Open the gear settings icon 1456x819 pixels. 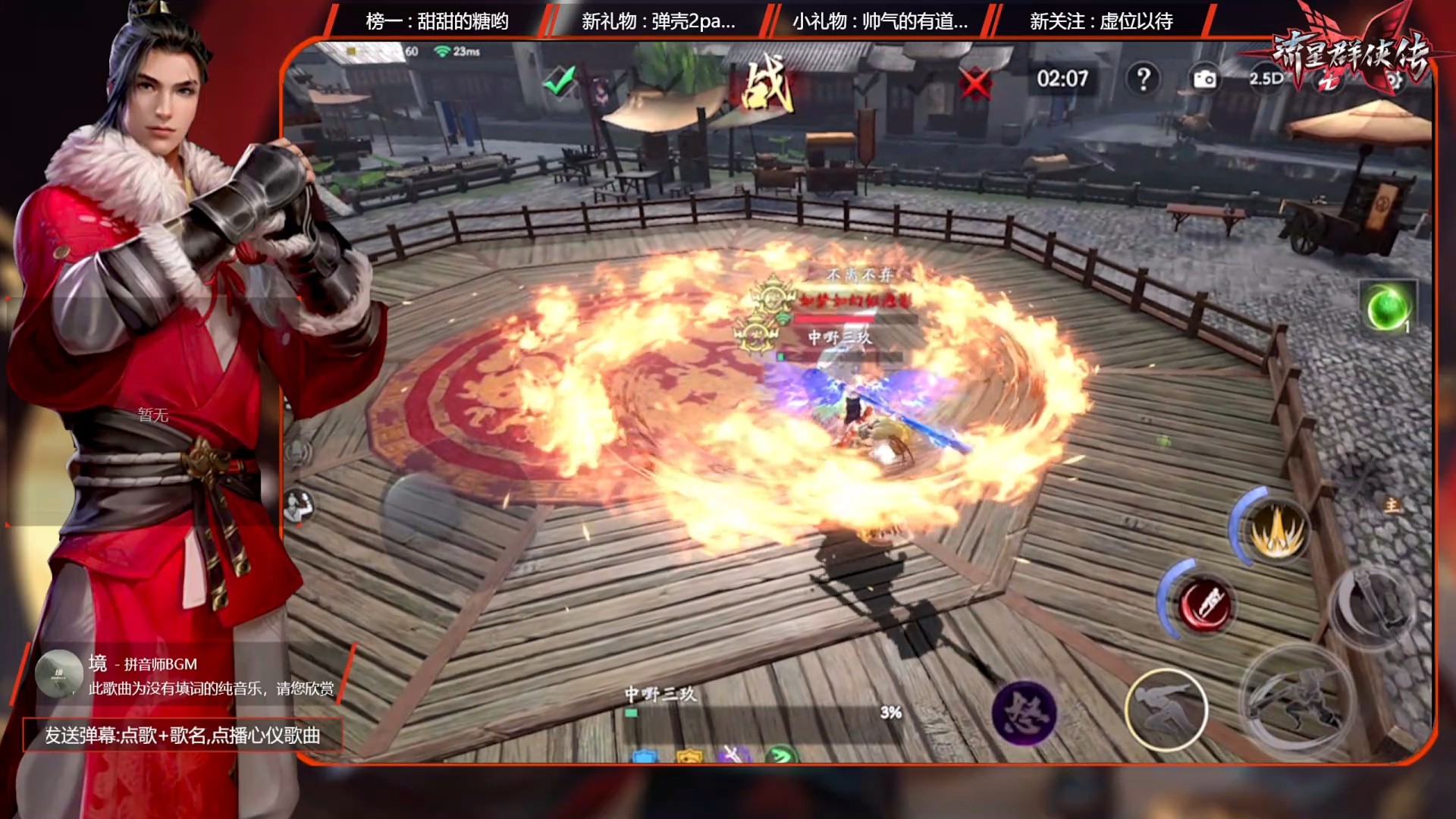(x=1394, y=80)
